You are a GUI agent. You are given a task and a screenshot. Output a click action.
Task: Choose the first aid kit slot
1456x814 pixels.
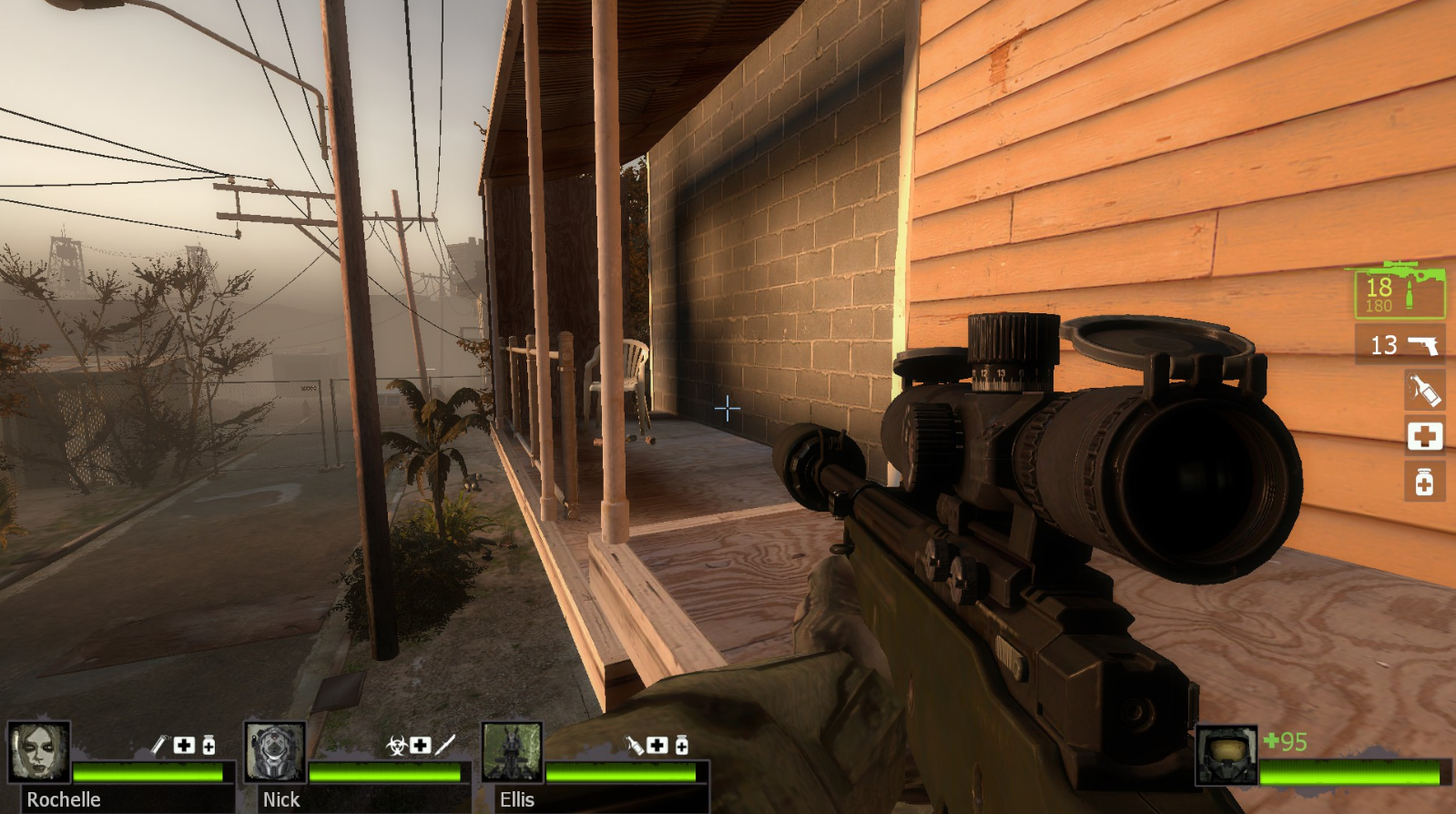tap(1424, 436)
